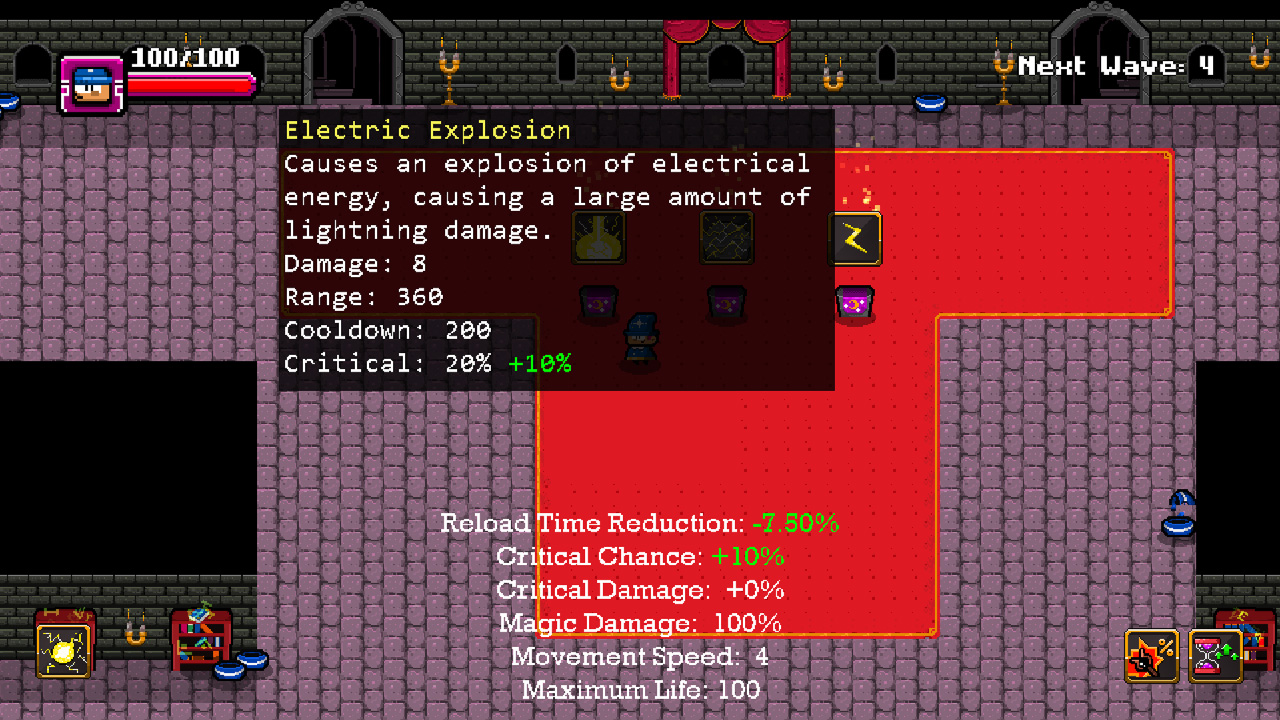Click the framed electric orb painting bottom-left

pos(63,650)
